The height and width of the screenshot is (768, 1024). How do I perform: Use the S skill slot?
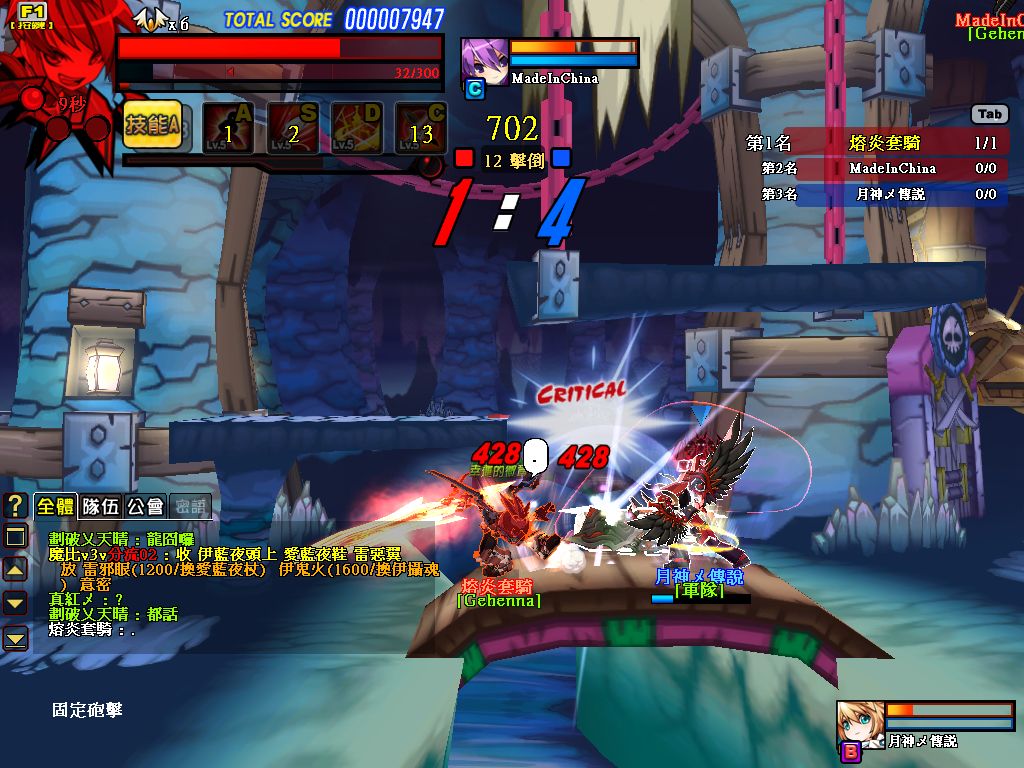coord(293,127)
